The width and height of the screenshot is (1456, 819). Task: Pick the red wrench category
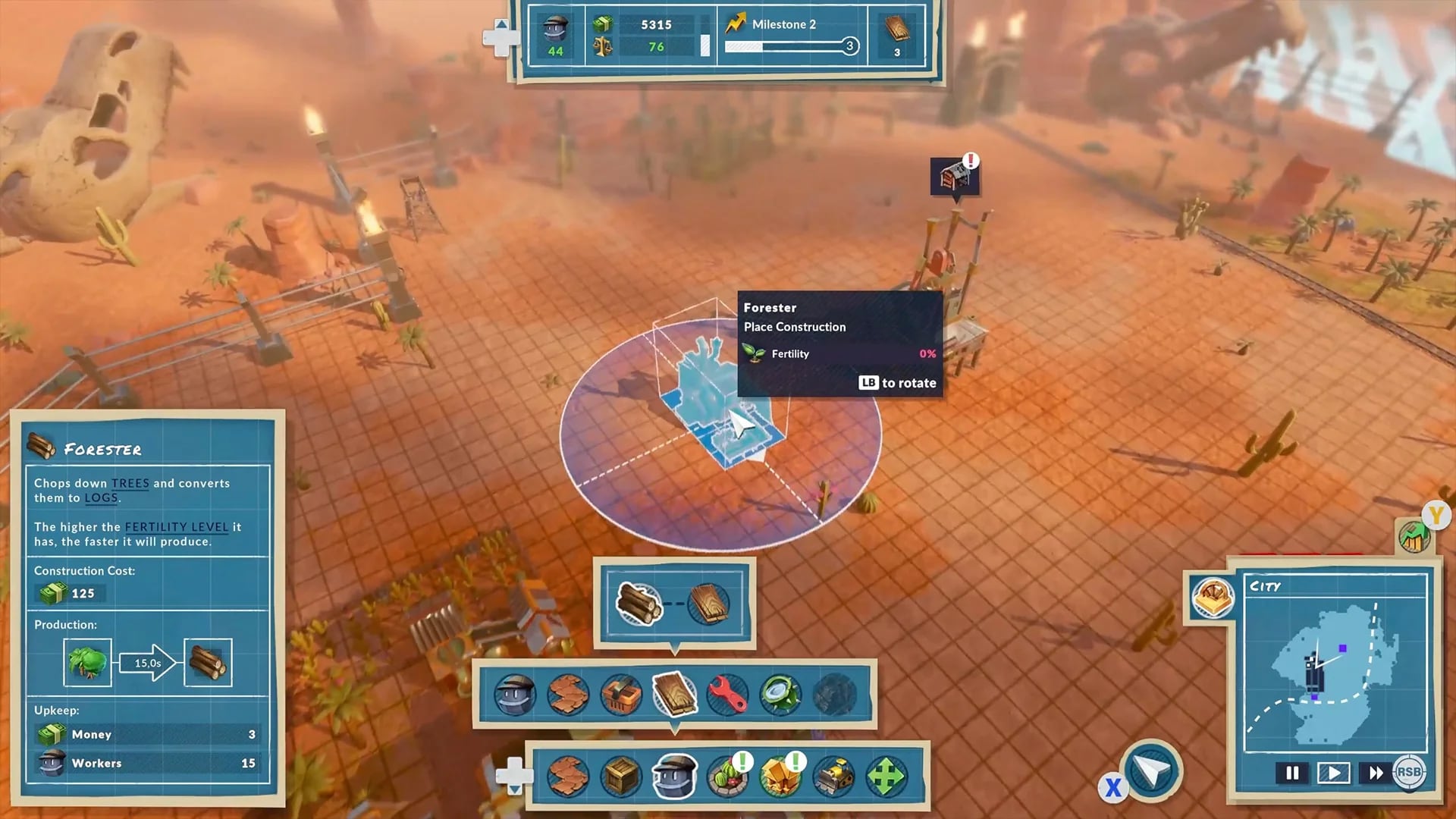click(727, 695)
